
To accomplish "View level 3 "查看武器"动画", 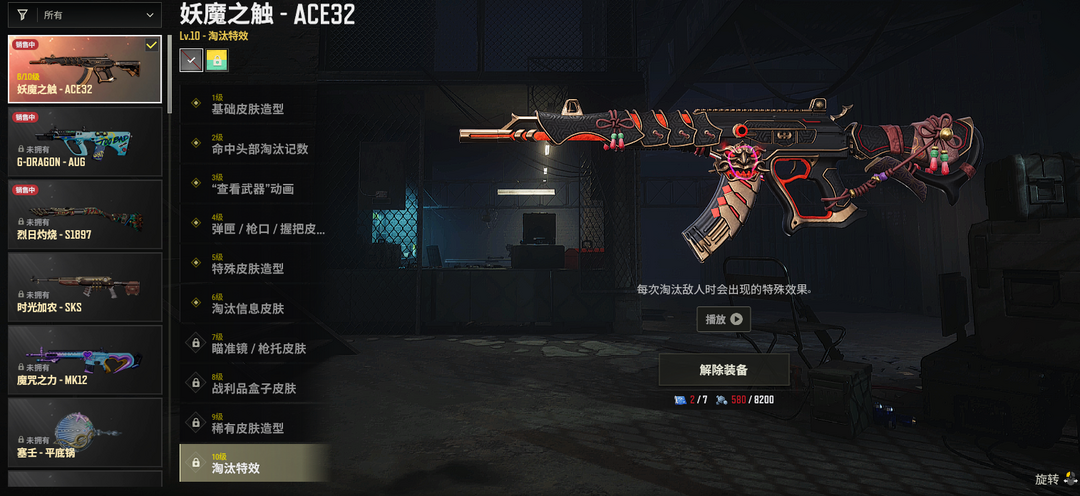I will pos(254,184).
